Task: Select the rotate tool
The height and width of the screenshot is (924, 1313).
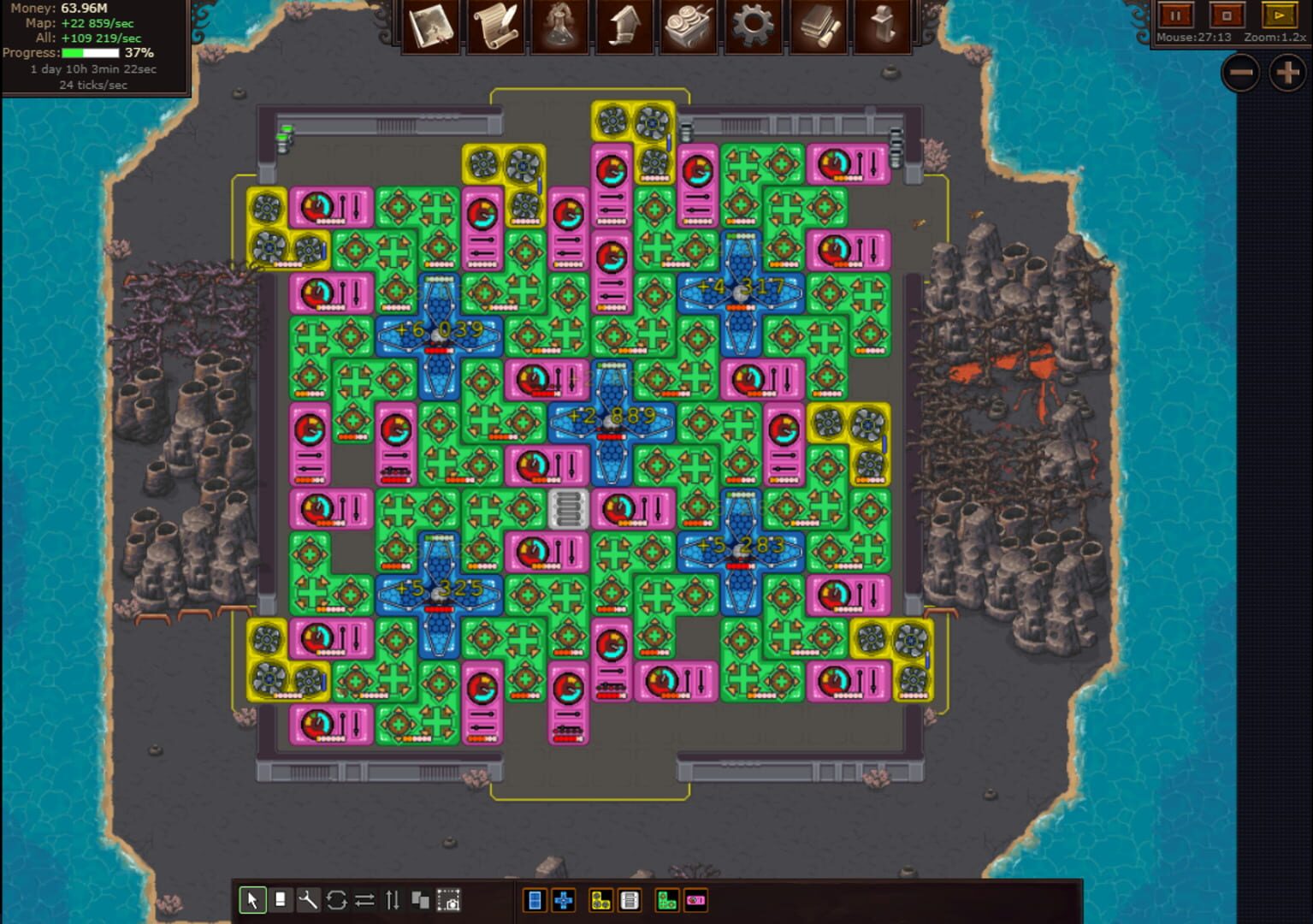Action: [335, 900]
